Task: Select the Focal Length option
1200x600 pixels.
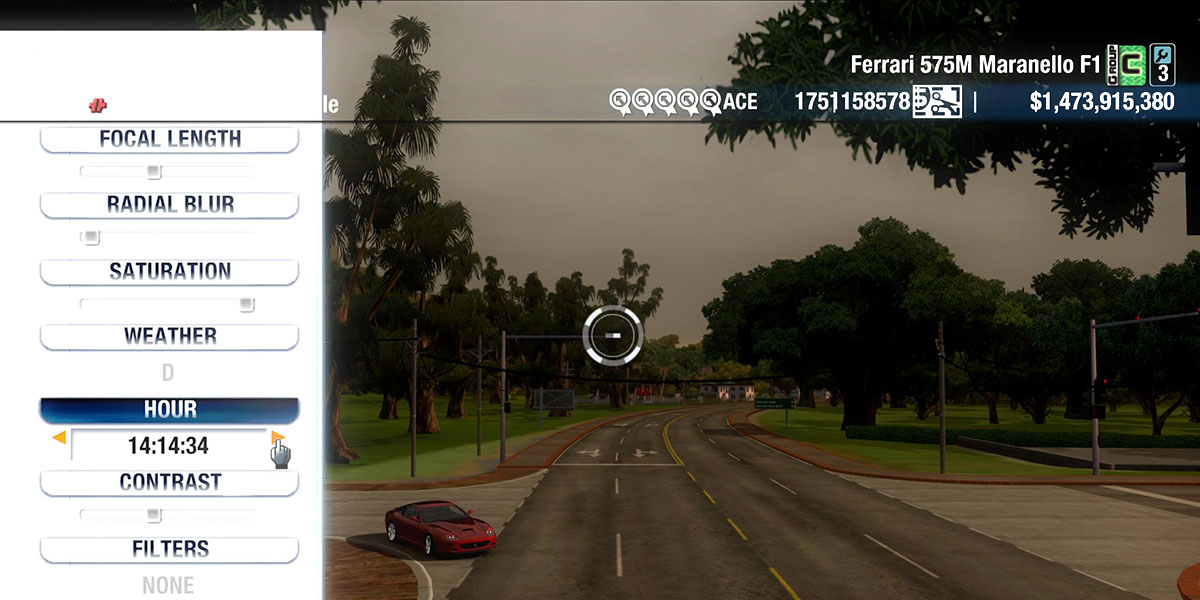Action: (169, 139)
